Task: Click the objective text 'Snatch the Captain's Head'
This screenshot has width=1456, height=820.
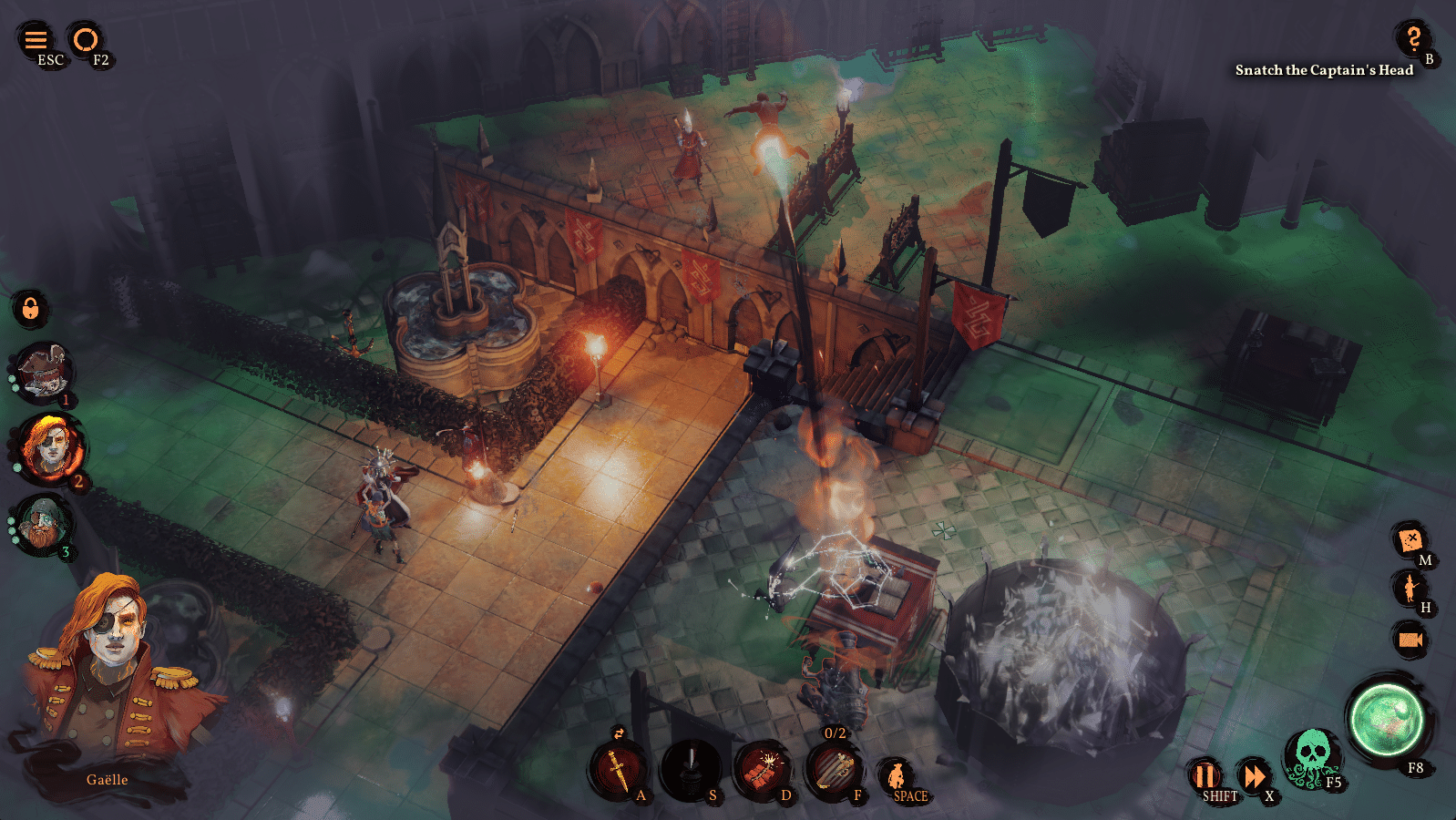Action: click(1323, 69)
